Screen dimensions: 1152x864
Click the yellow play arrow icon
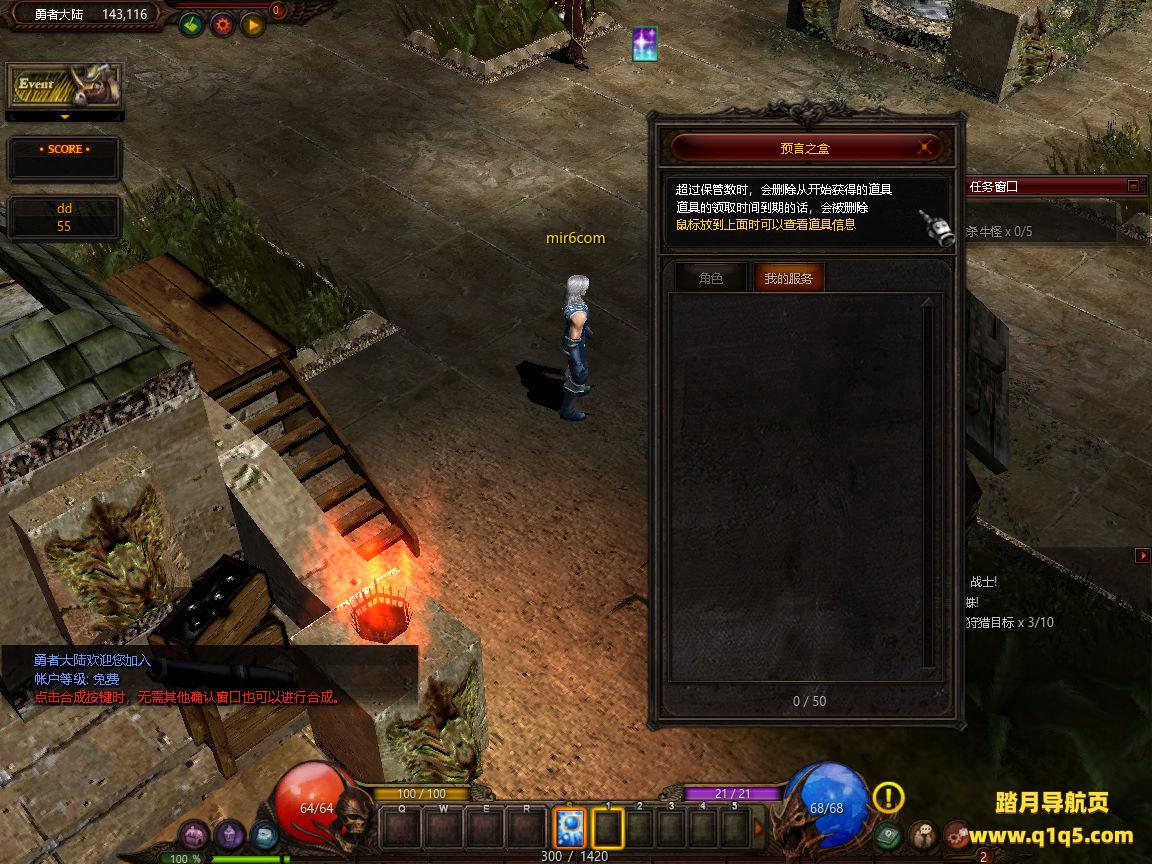(x=252, y=24)
